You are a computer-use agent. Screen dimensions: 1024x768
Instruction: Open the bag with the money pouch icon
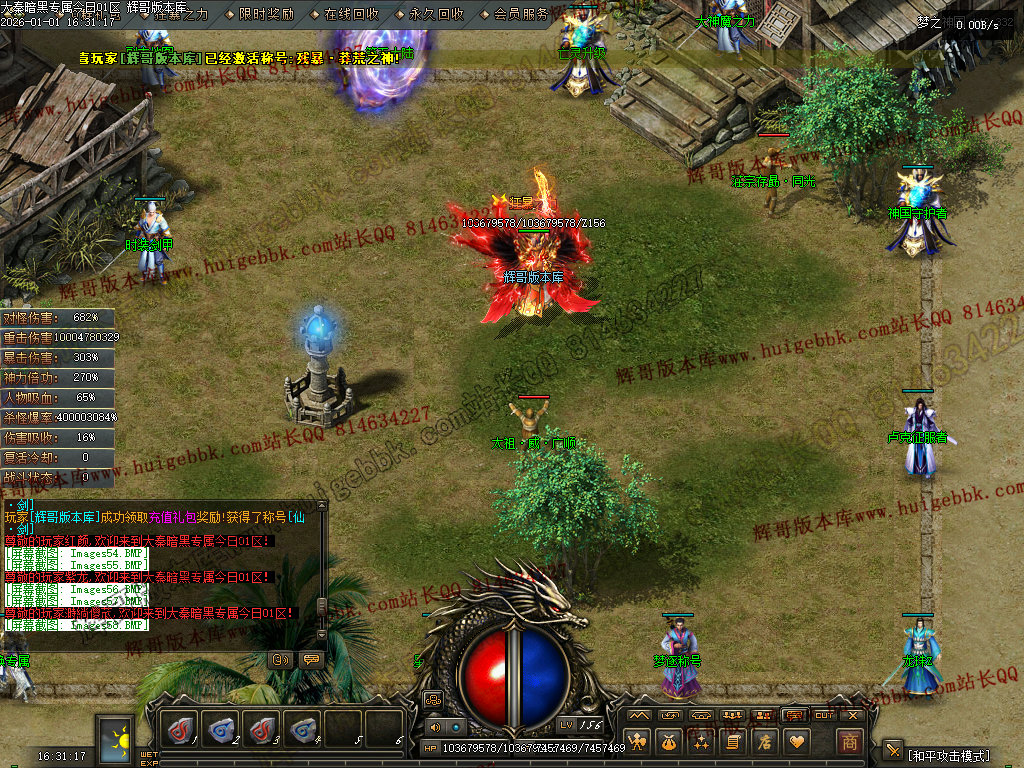pyautogui.click(x=669, y=741)
